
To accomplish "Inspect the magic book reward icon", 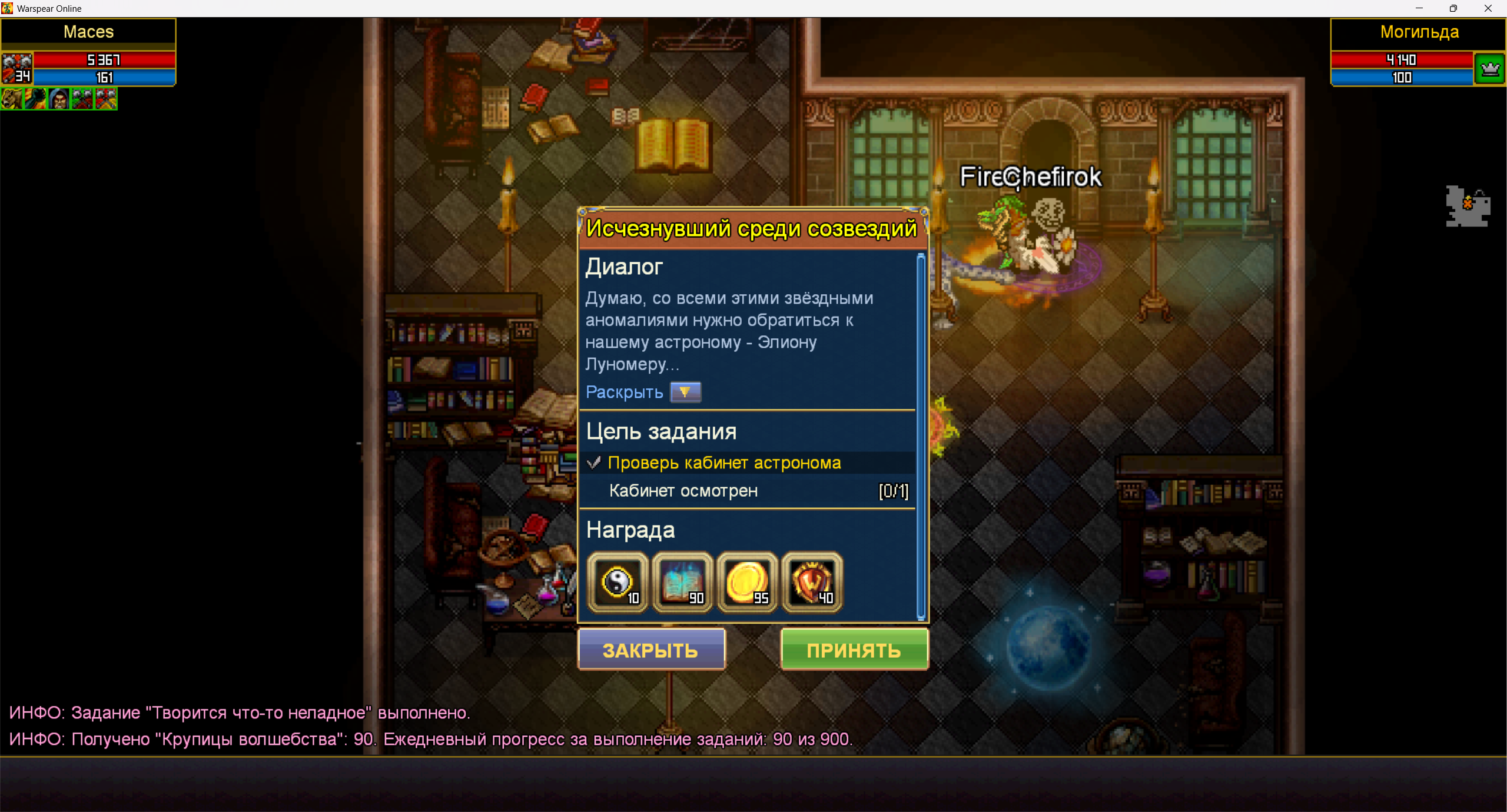I will [x=682, y=583].
